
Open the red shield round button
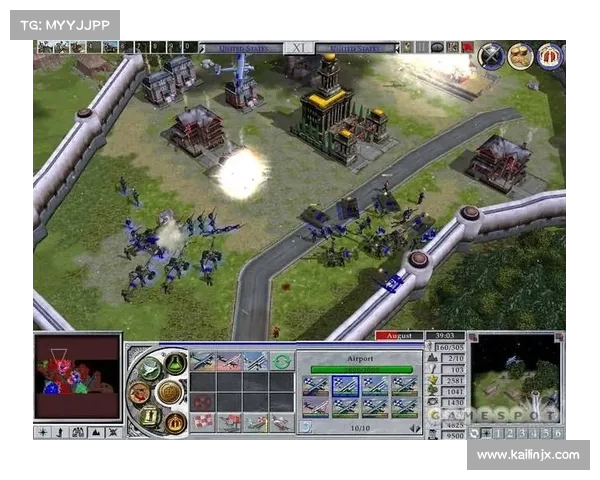[x=550, y=57]
